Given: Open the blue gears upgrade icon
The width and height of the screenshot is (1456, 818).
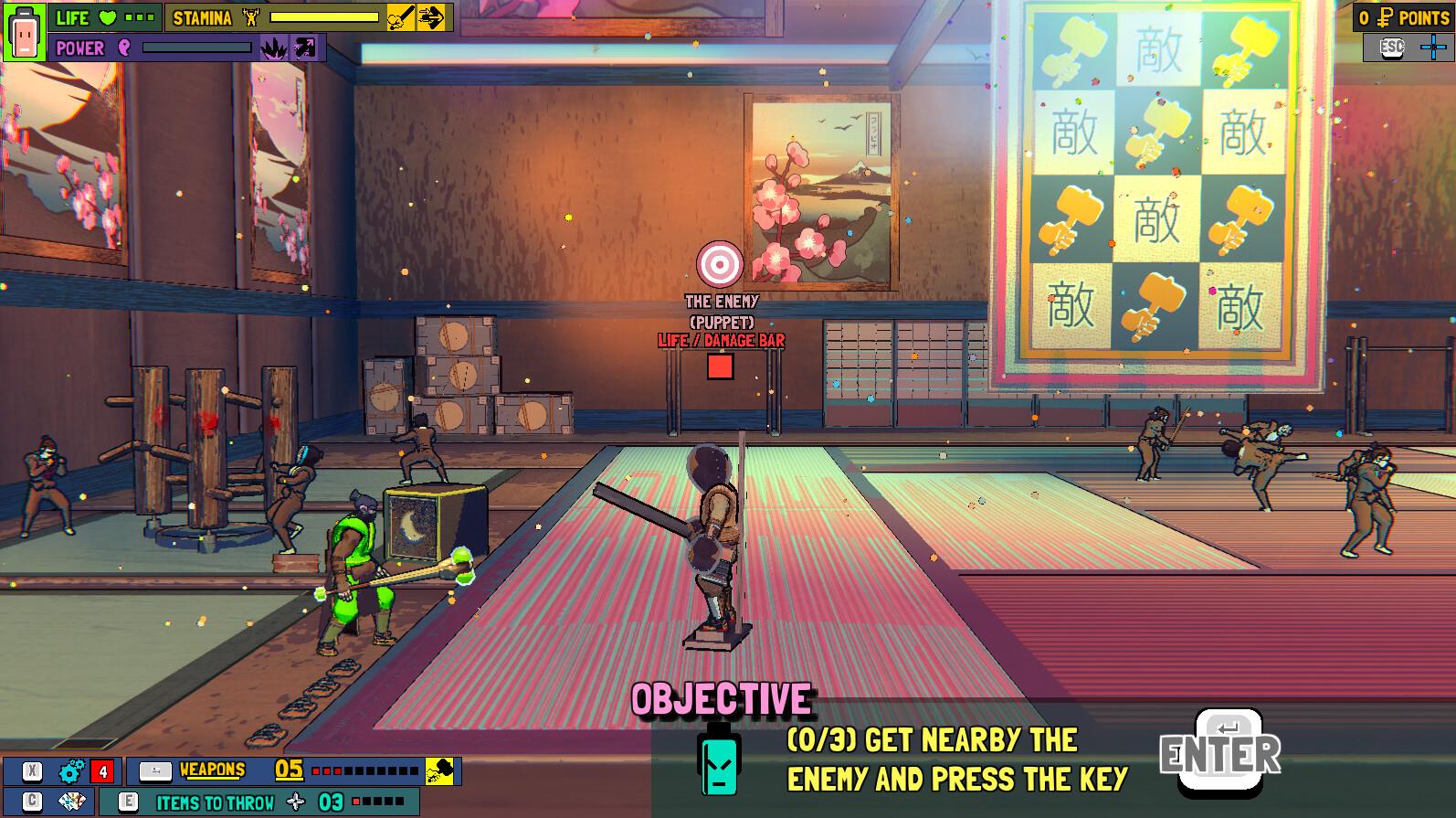Looking at the screenshot, I should (x=70, y=772).
